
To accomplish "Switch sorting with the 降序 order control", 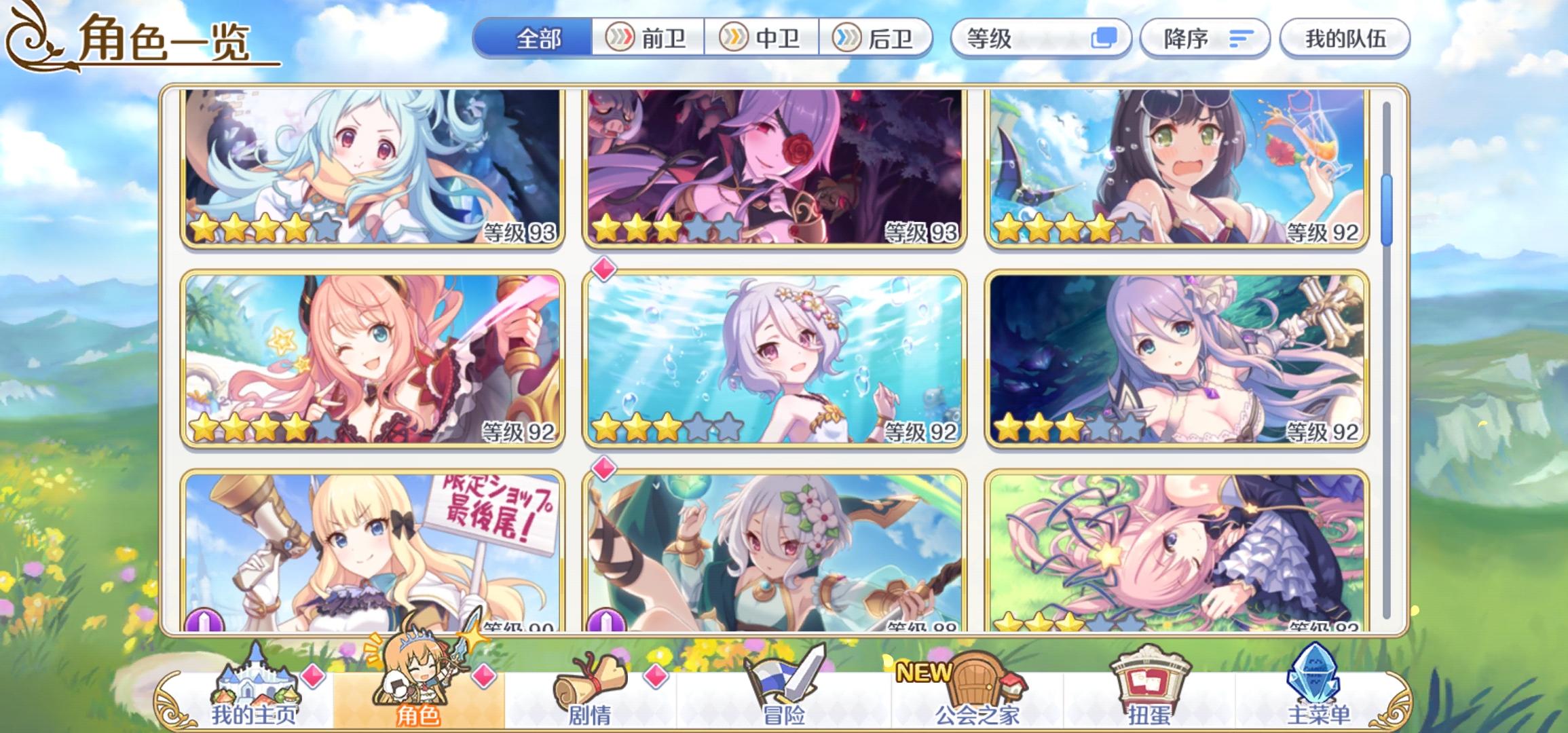I will coord(1205,39).
